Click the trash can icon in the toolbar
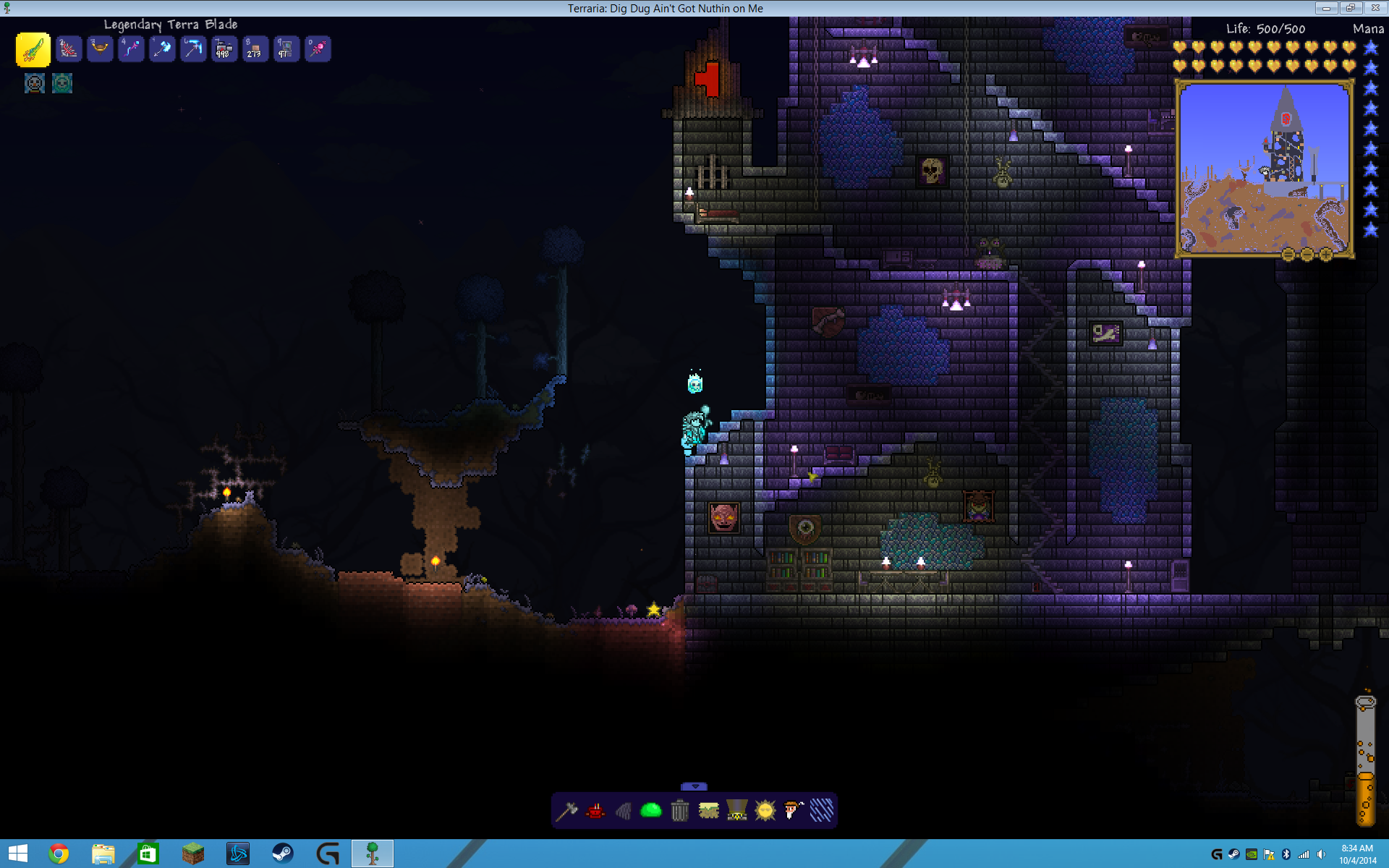The height and width of the screenshot is (868, 1389). [x=679, y=811]
